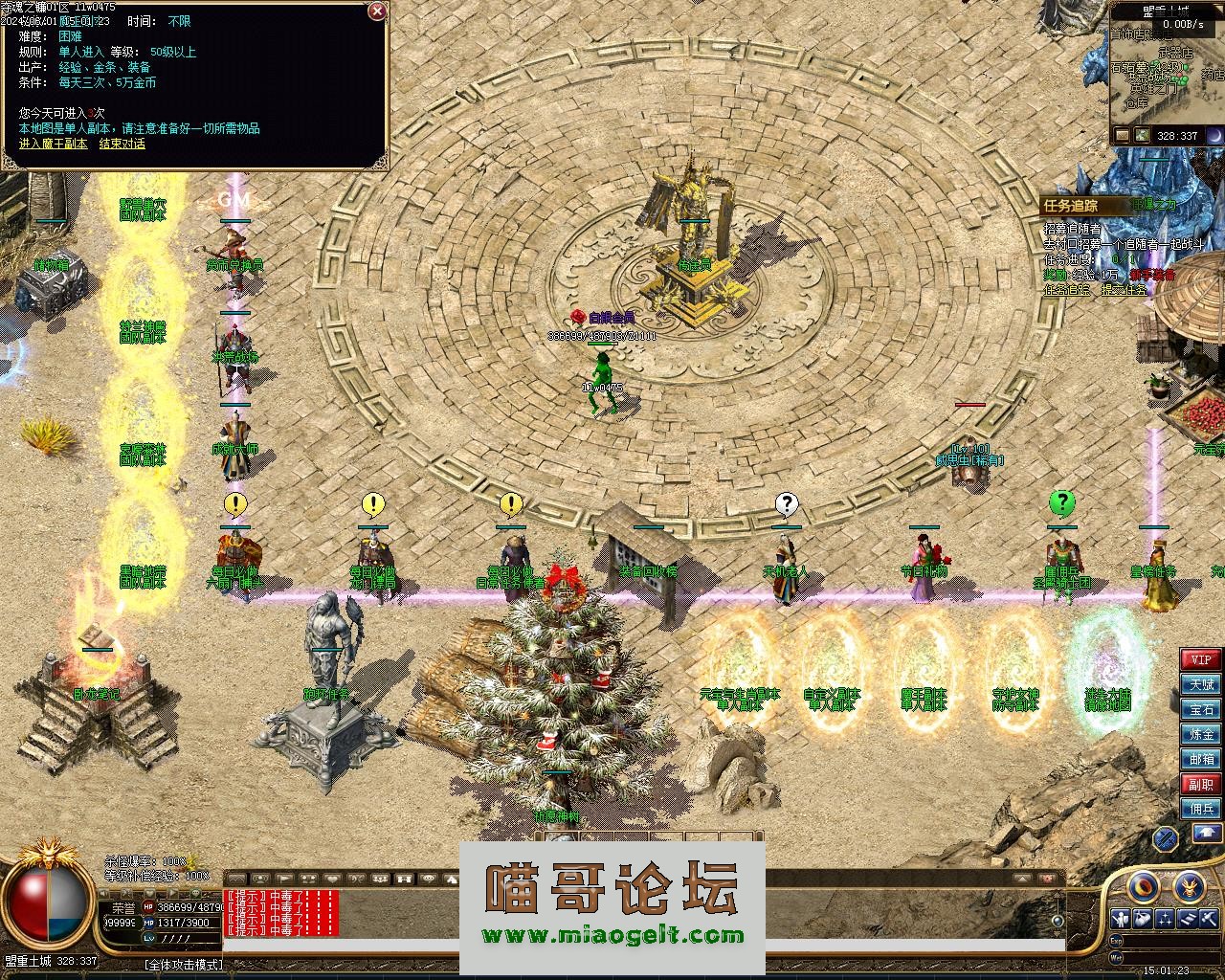
Task: Close the dungeon dialogue window
Action: (377, 11)
